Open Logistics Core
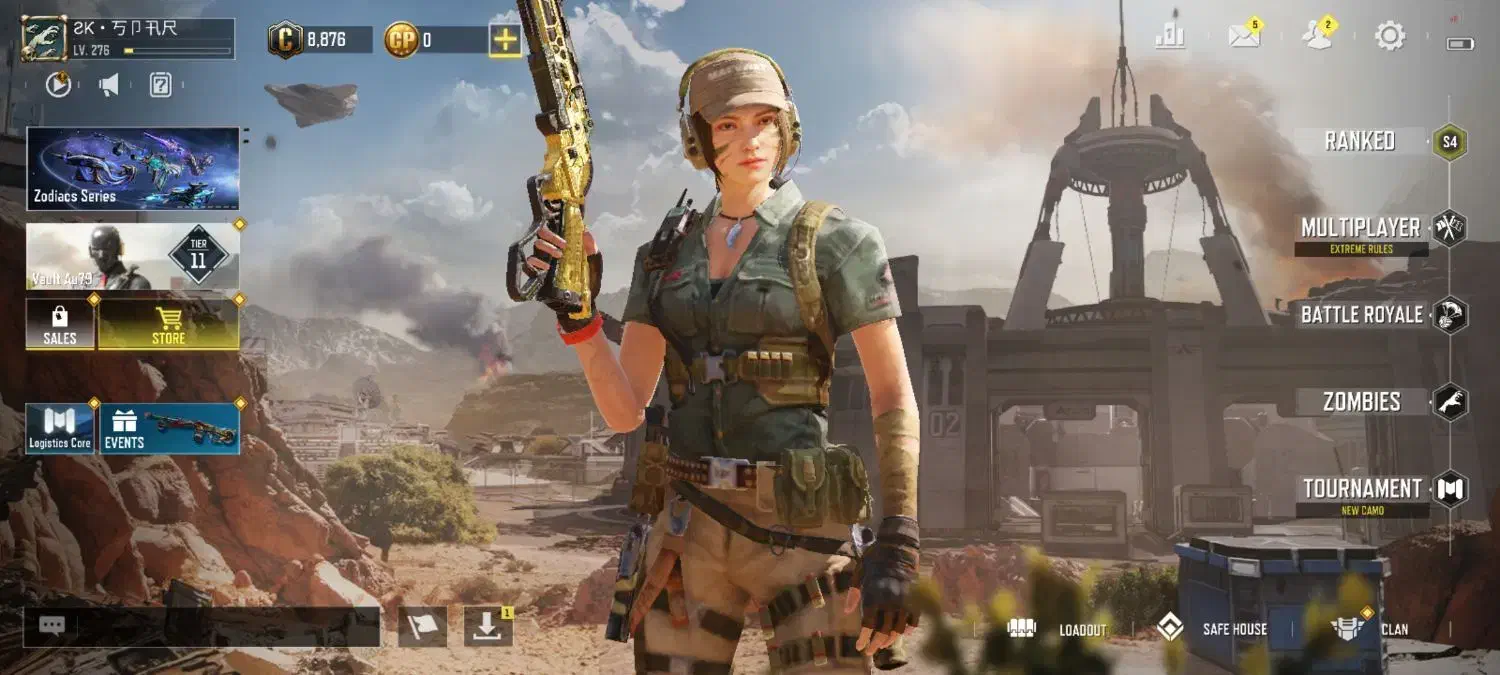 pos(60,429)
